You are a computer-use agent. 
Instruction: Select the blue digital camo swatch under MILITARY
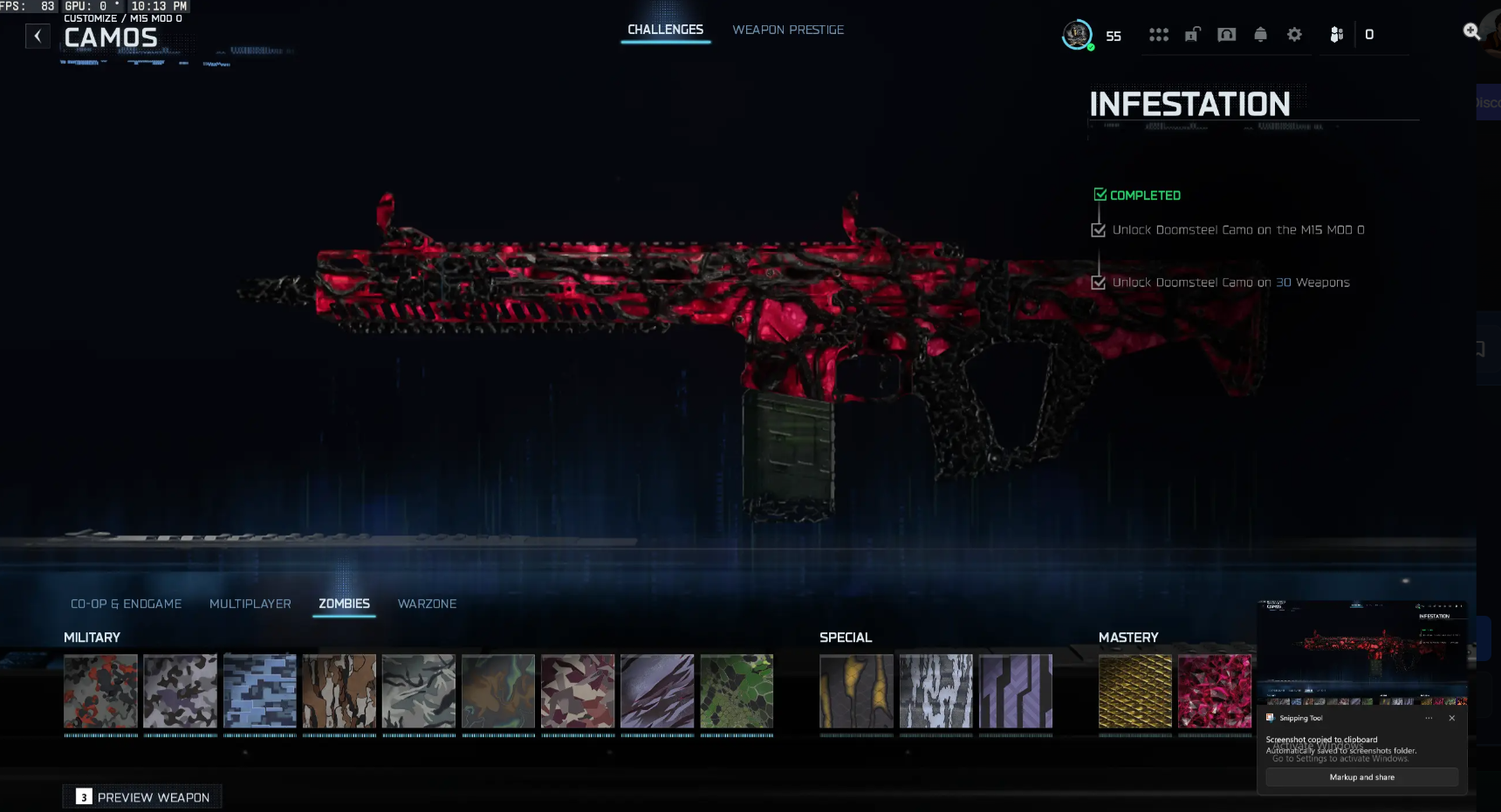tap(259, 692)
